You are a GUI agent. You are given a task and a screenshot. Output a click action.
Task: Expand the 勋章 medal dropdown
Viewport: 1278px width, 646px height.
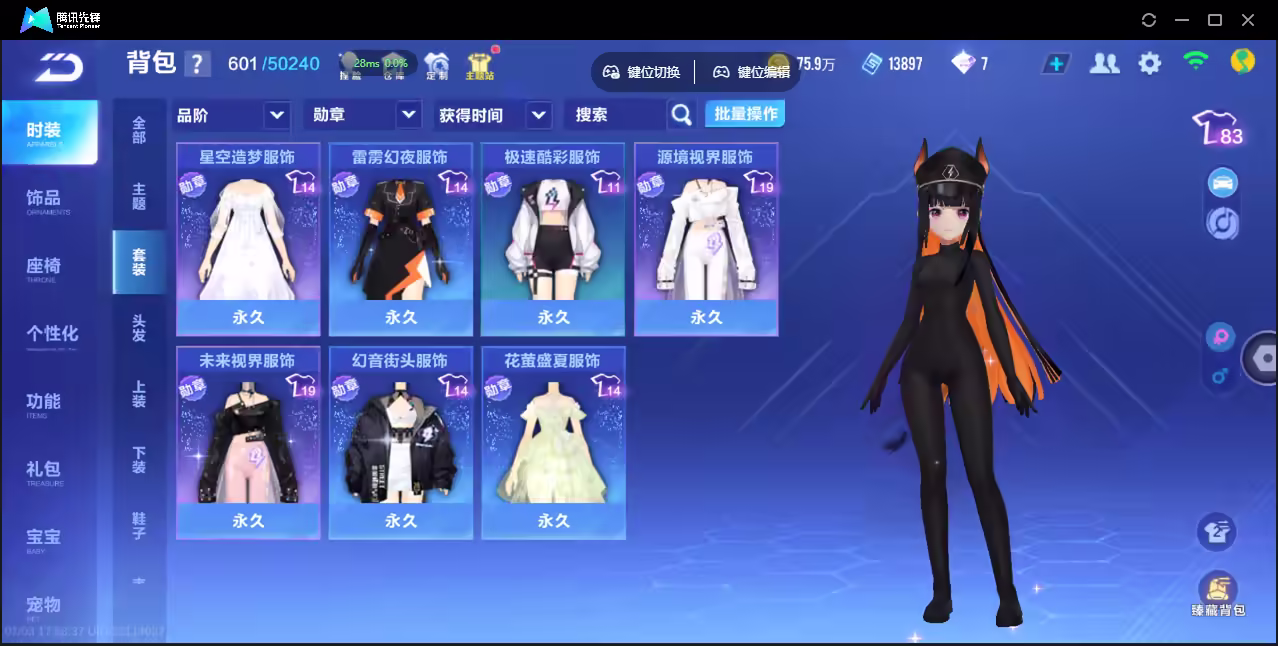click(361, 115)
